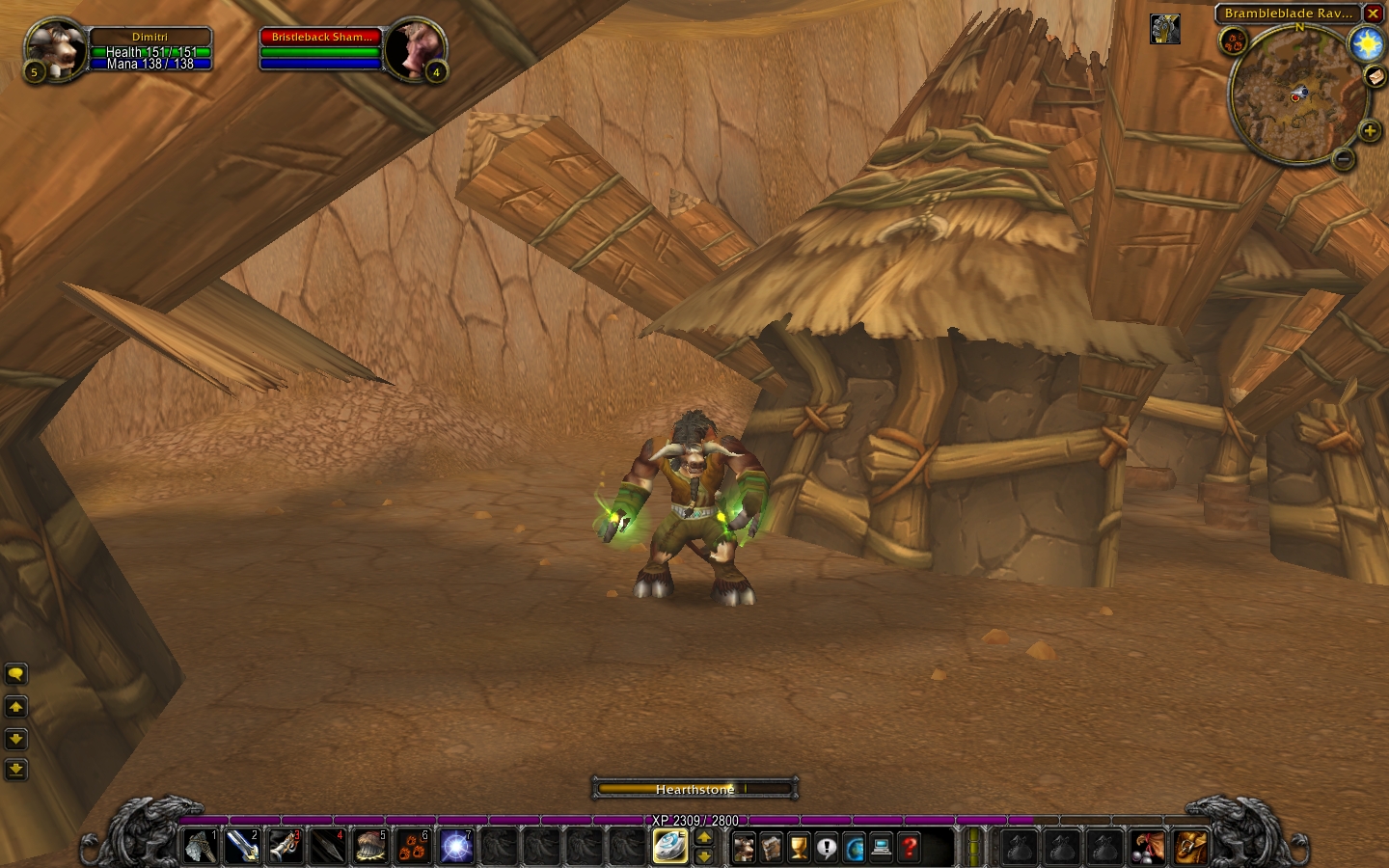Use the food item in slot 5

(x=371, y=847)
